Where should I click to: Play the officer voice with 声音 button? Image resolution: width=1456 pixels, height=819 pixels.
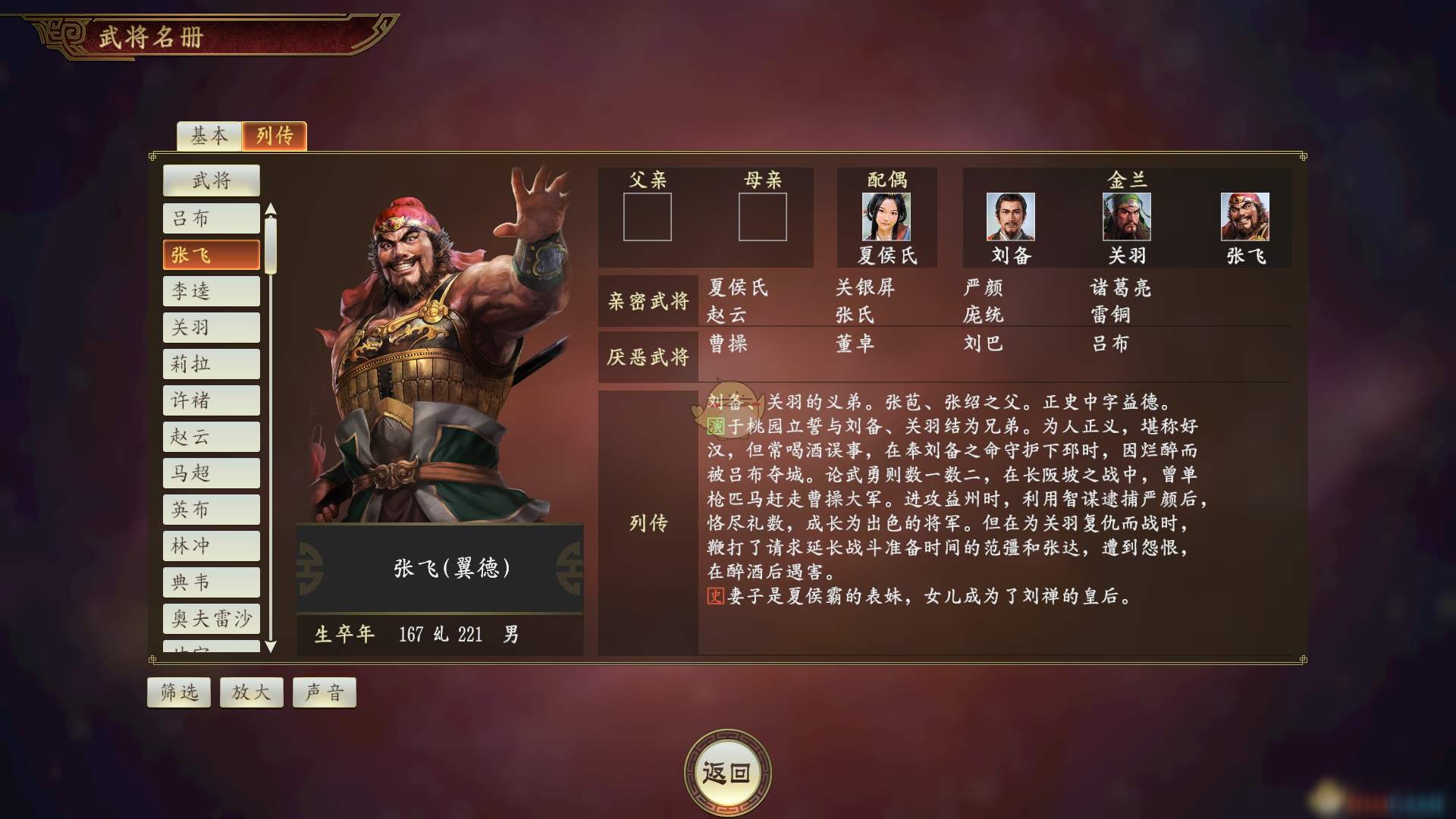[x=324, y=692]
